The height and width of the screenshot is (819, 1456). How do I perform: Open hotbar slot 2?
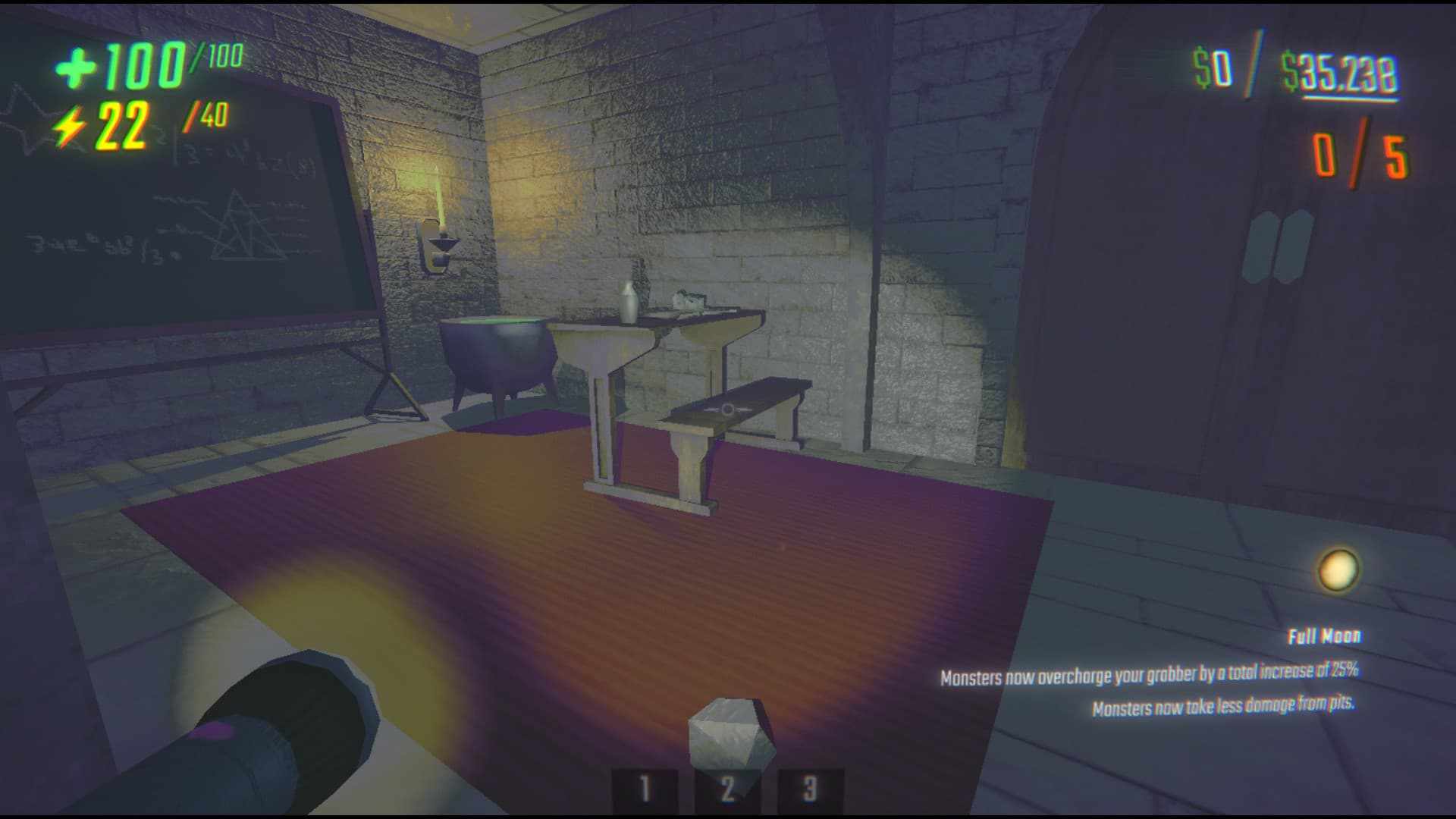pos(726,789)
